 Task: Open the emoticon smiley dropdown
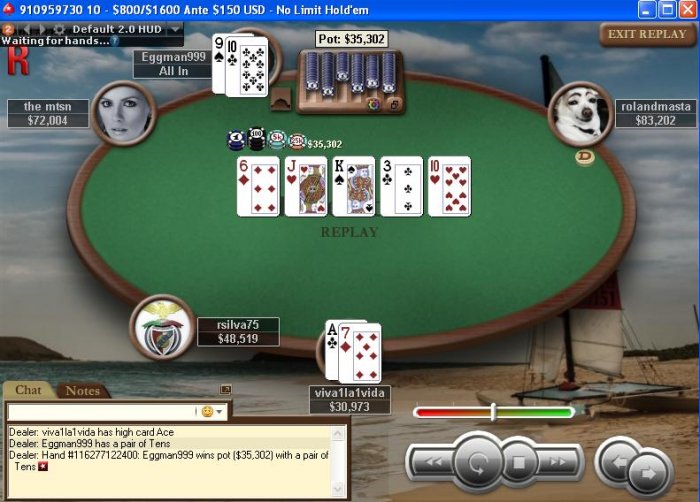pyautogui.click(x=213, y=411)
